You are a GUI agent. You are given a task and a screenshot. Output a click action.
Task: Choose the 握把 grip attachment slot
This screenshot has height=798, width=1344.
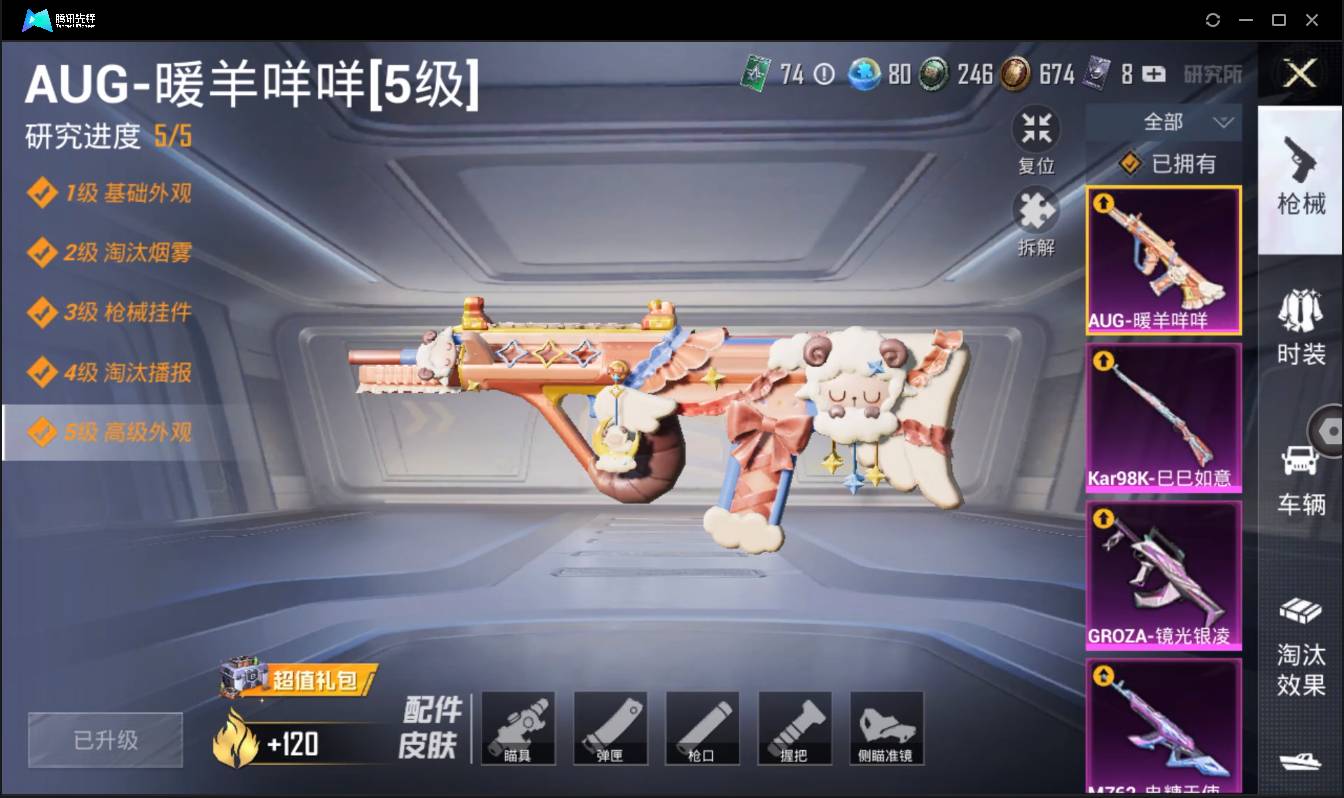coord(795,728)
